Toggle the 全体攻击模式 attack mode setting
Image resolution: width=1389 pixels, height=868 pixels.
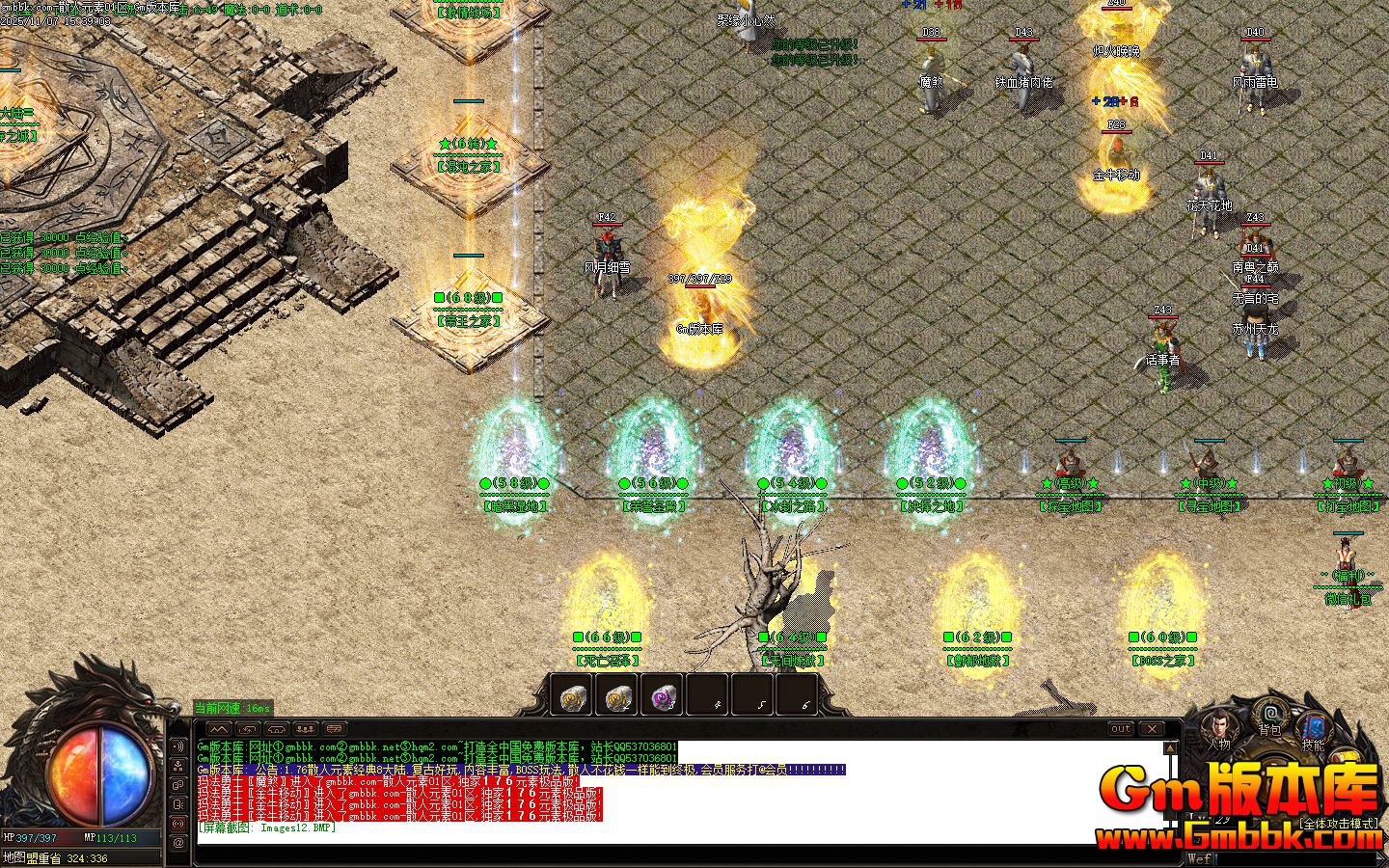coord(1339,823)
